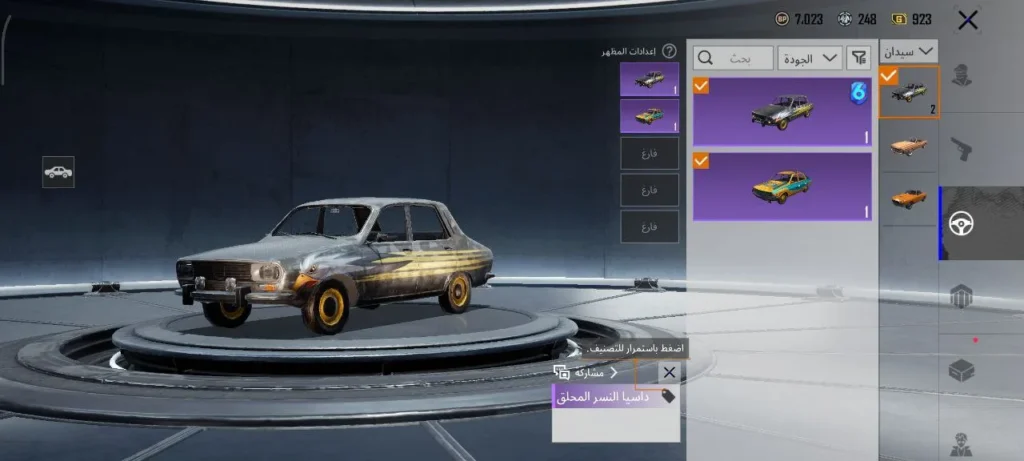Open the filter options button

point(858,58)
